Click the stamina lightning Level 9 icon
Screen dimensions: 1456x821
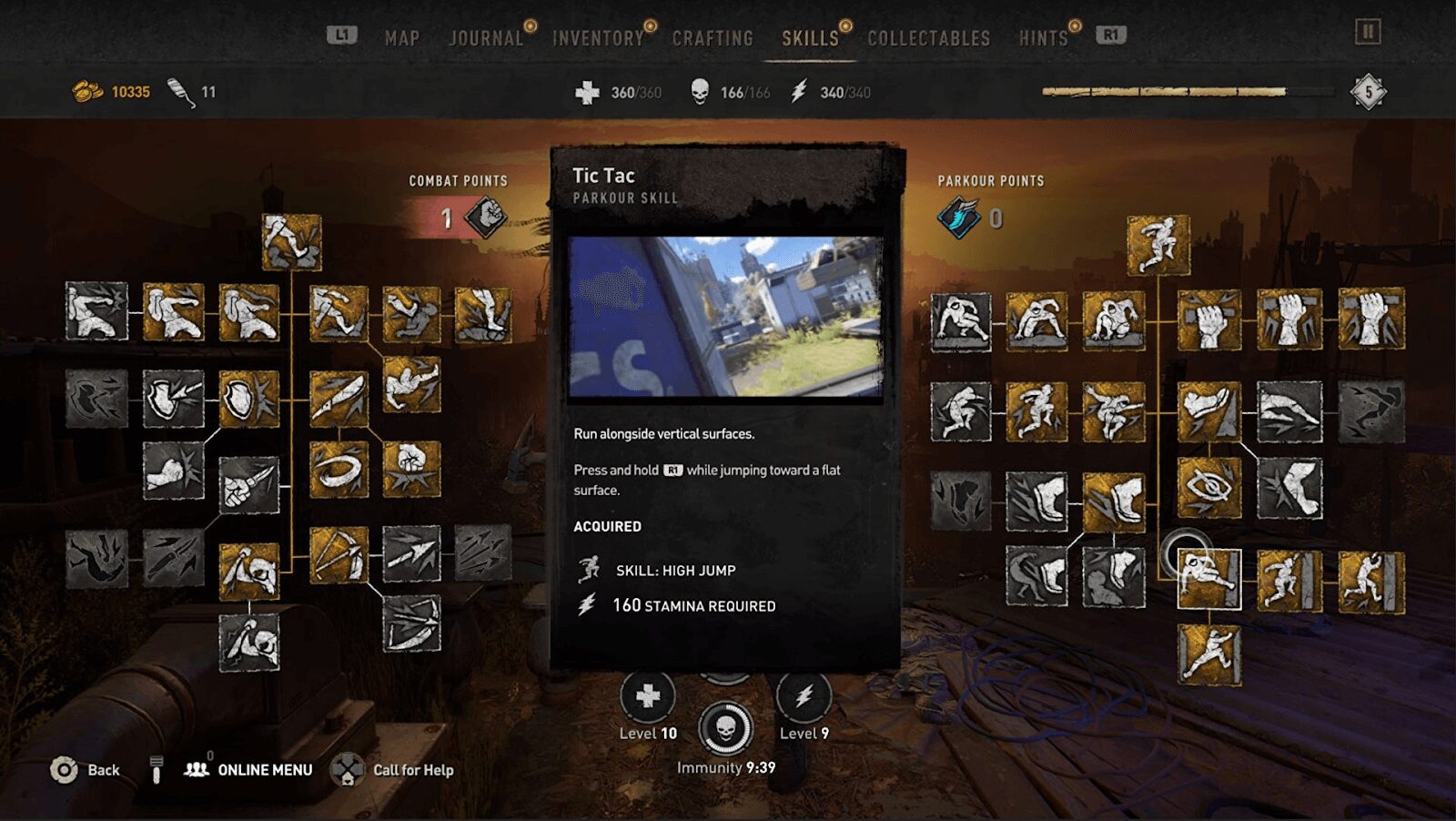point(804,697)
